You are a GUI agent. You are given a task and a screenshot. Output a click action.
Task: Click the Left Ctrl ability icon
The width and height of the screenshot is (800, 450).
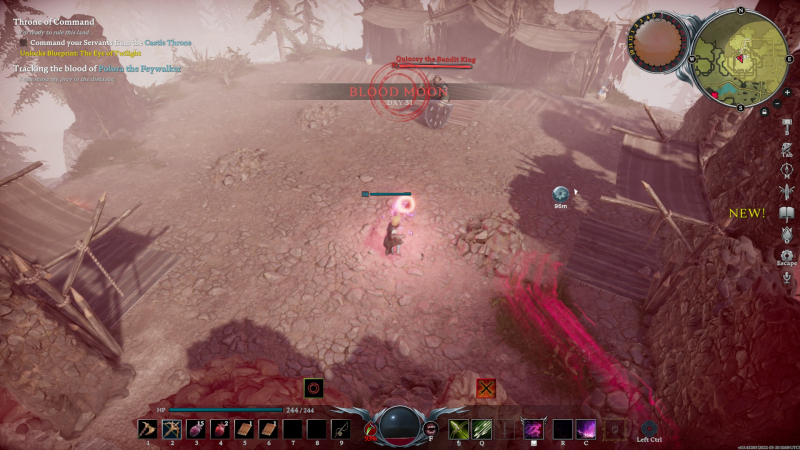pos(649,428)
